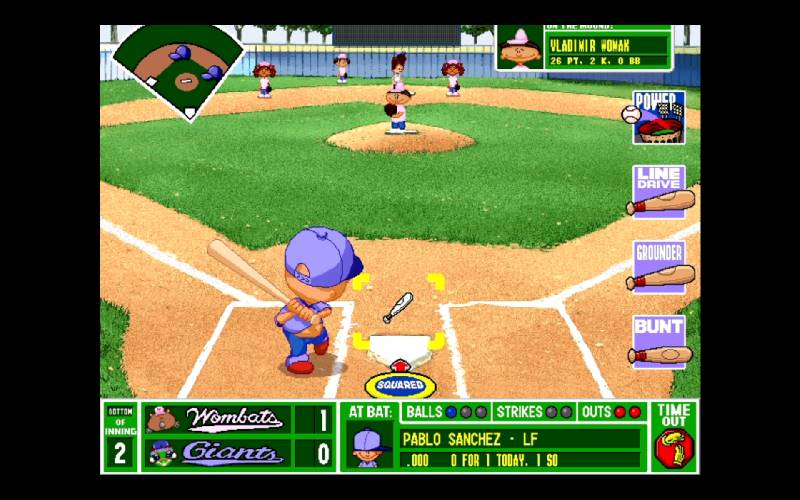Screen dimensions: 800x500
Task: Call a Time Out
Action: point(674,437)
